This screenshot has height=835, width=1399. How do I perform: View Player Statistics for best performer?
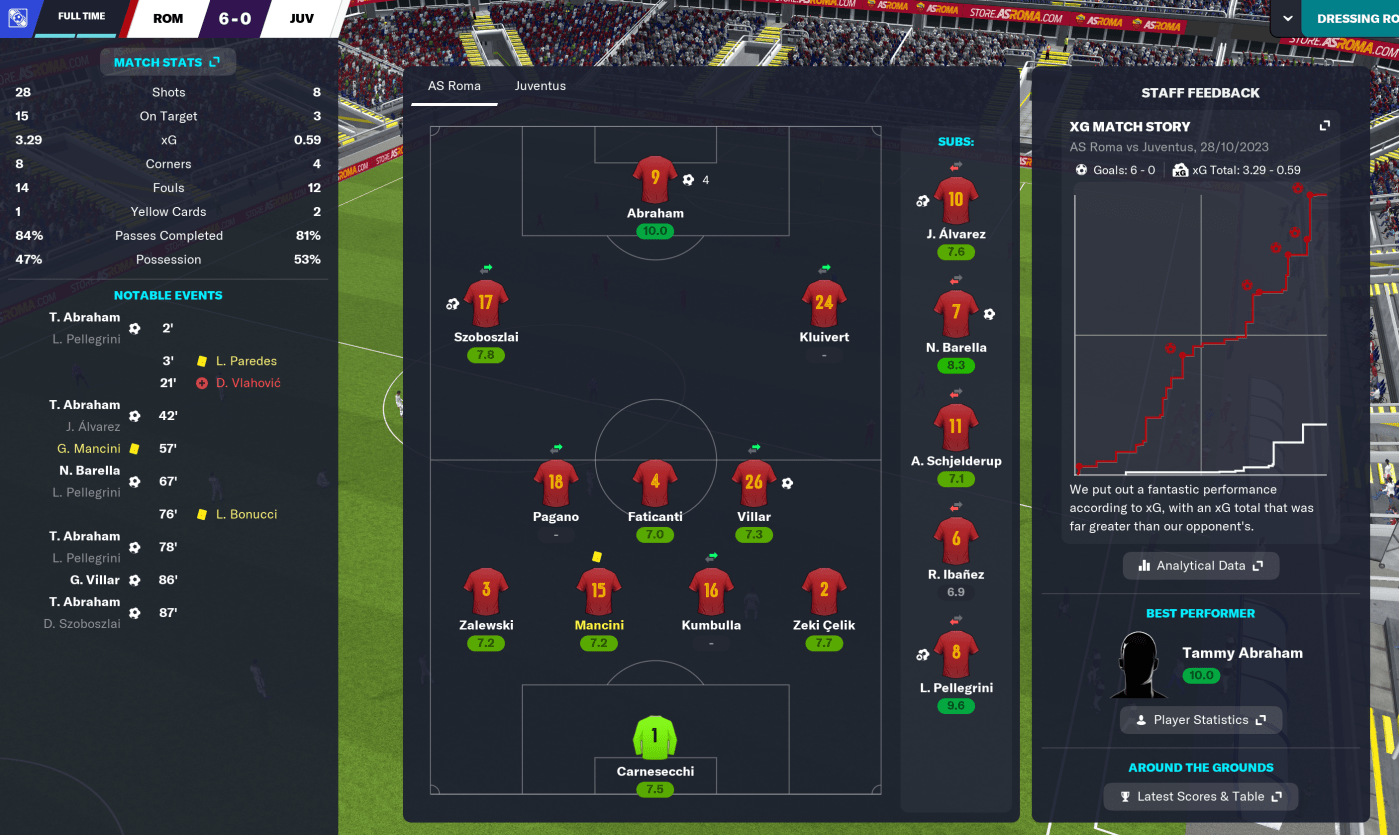(x=1200, y=720)
